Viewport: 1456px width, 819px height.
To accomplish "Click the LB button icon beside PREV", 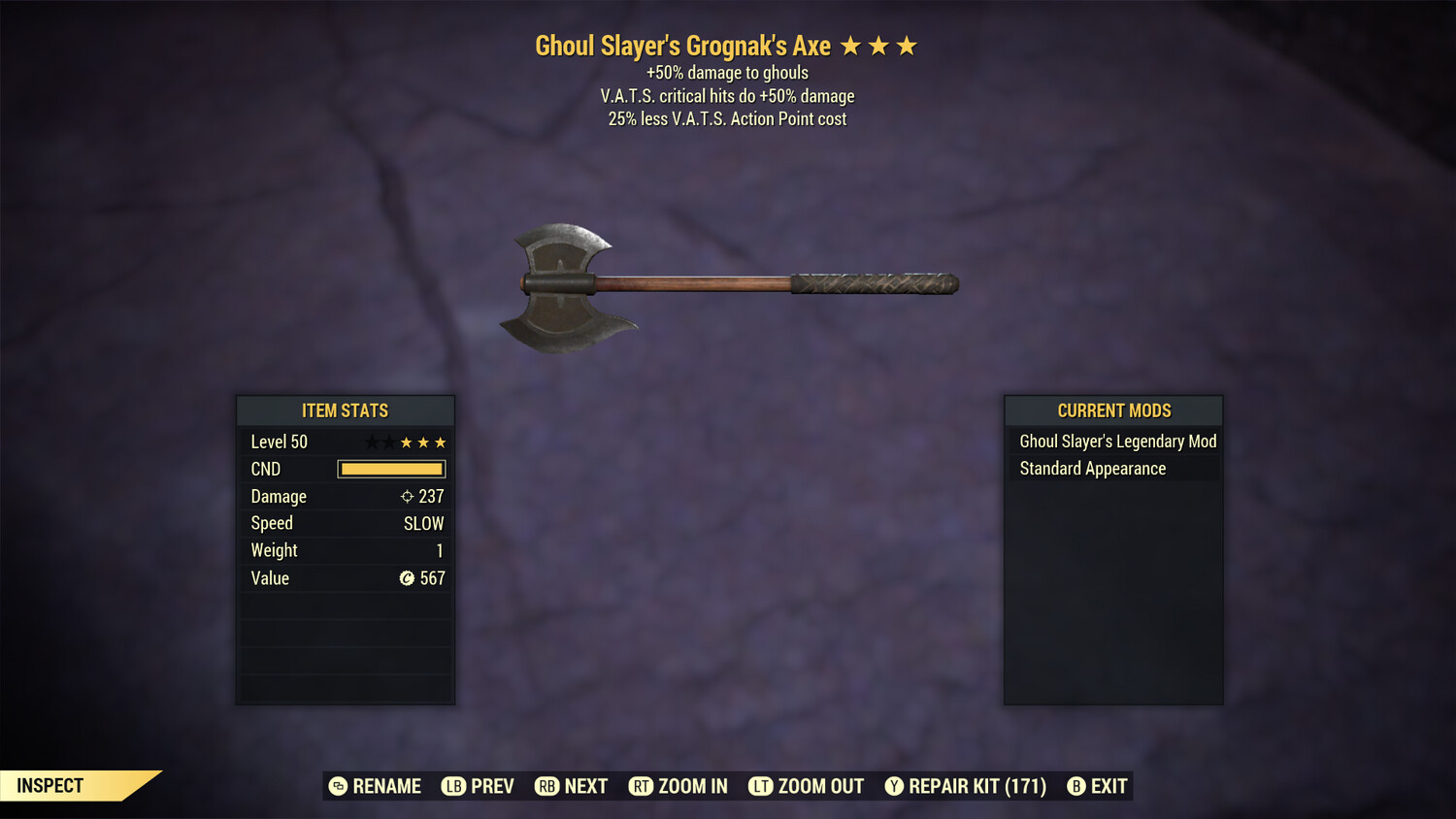I will click(452, 786).
